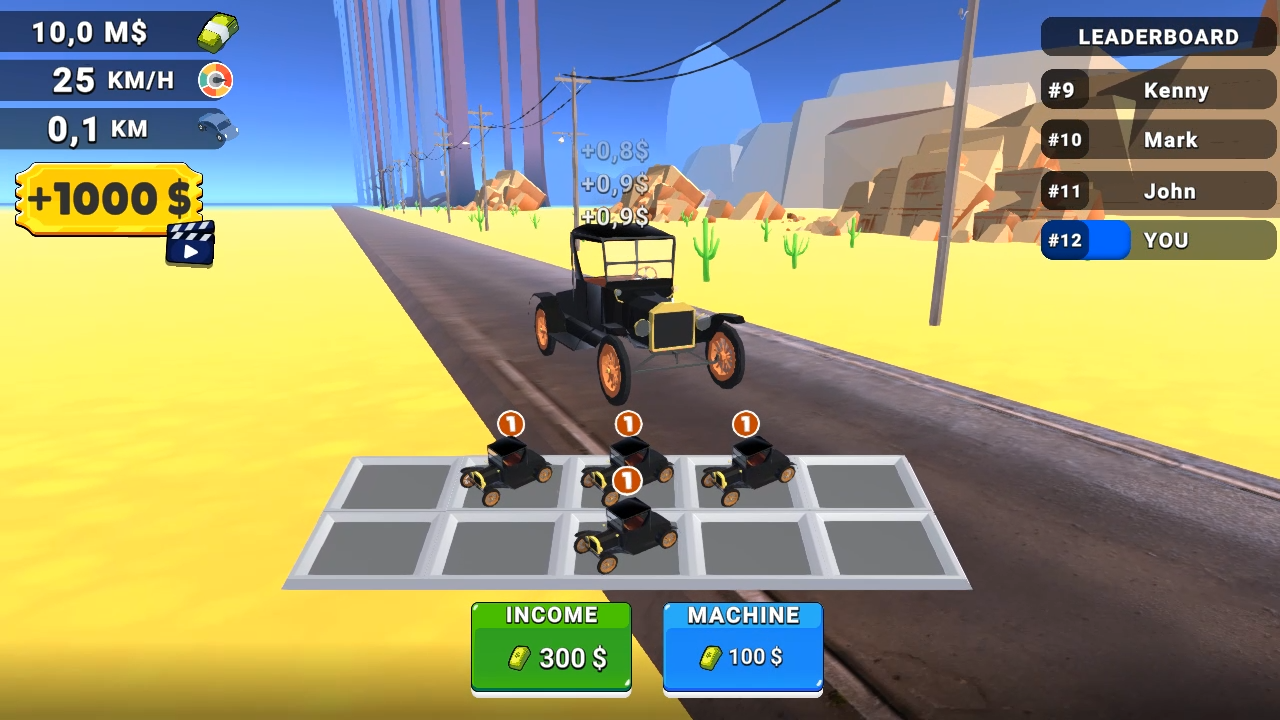This screenshot has width=1280, height=720.
Task: Open the LEADERBOARD header
Action: coord(1157,37)
